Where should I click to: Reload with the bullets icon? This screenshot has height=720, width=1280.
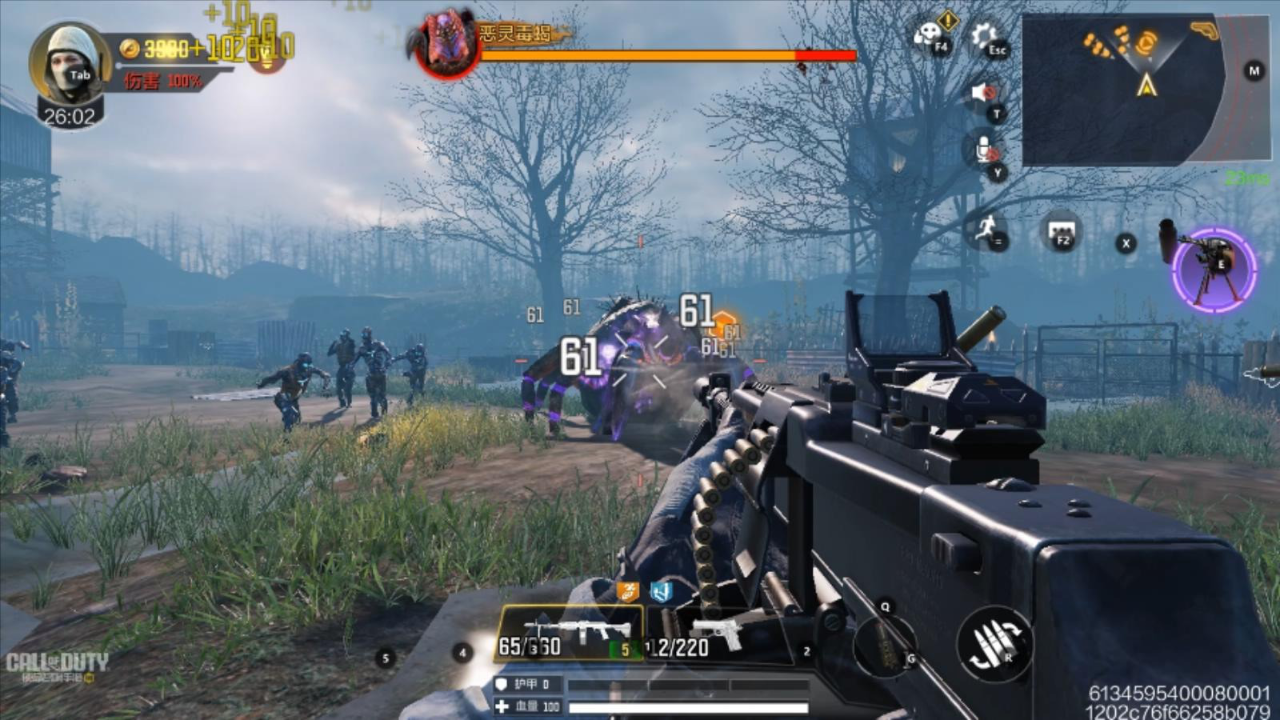coord(994,644)
